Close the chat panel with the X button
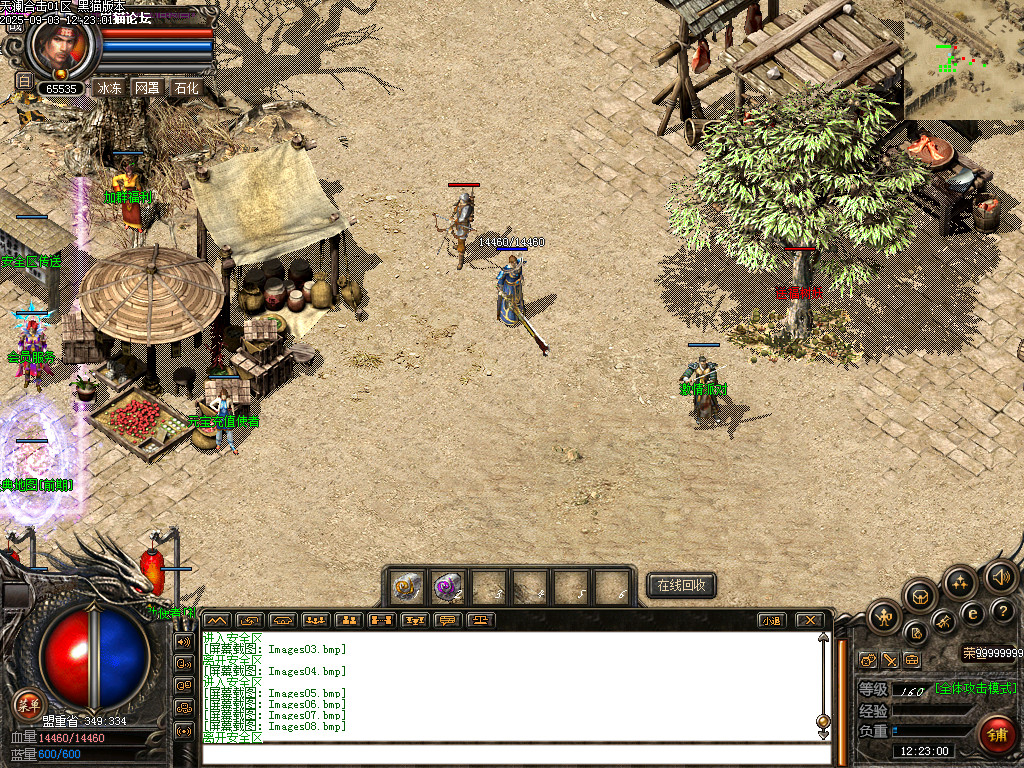Screen dimensions: 1024x768 pyautogui.click(x=810, y=620)
